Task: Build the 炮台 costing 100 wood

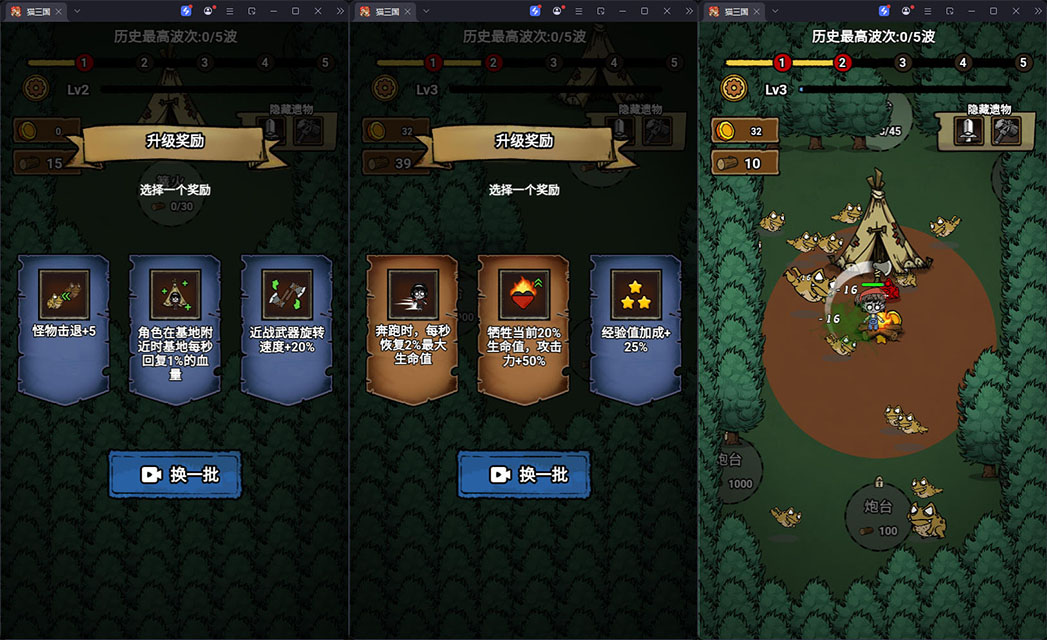Action: click(880, 515)
